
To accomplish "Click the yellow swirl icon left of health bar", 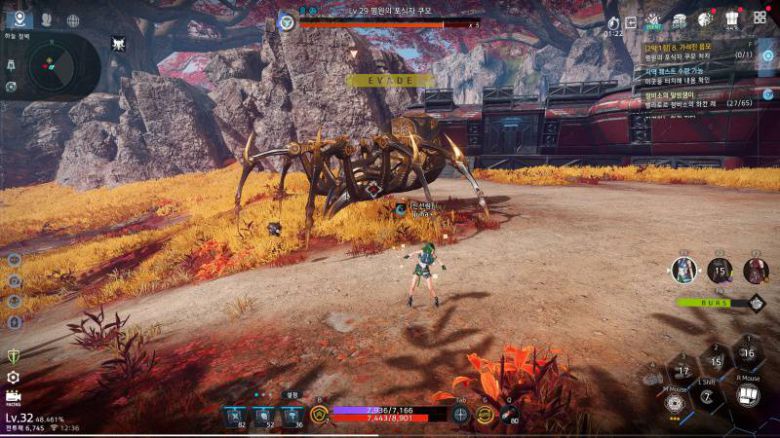I will point(320,414).
